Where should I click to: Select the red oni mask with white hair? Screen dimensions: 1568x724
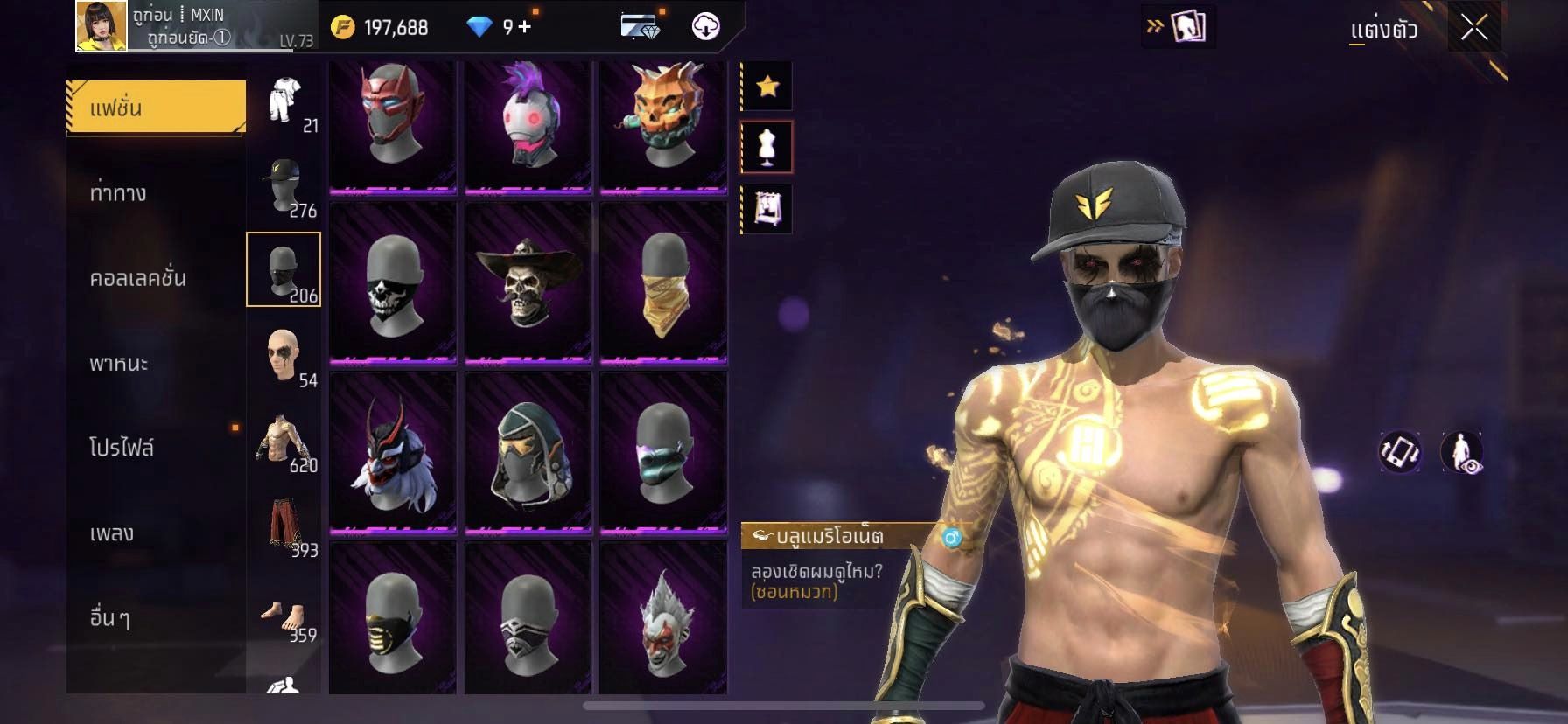pos(393,452)
